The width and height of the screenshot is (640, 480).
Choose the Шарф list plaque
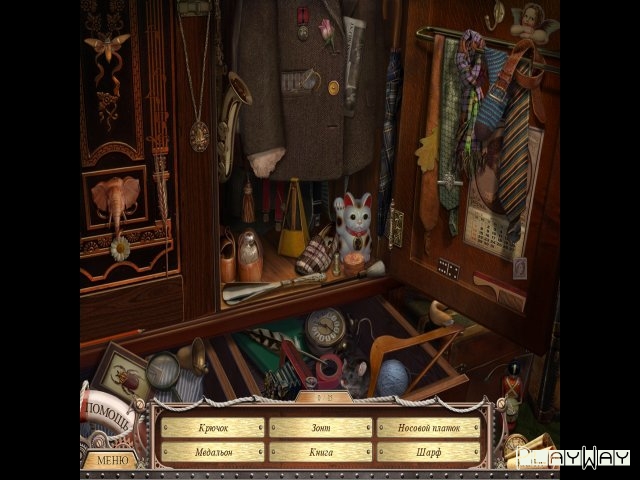429,452
